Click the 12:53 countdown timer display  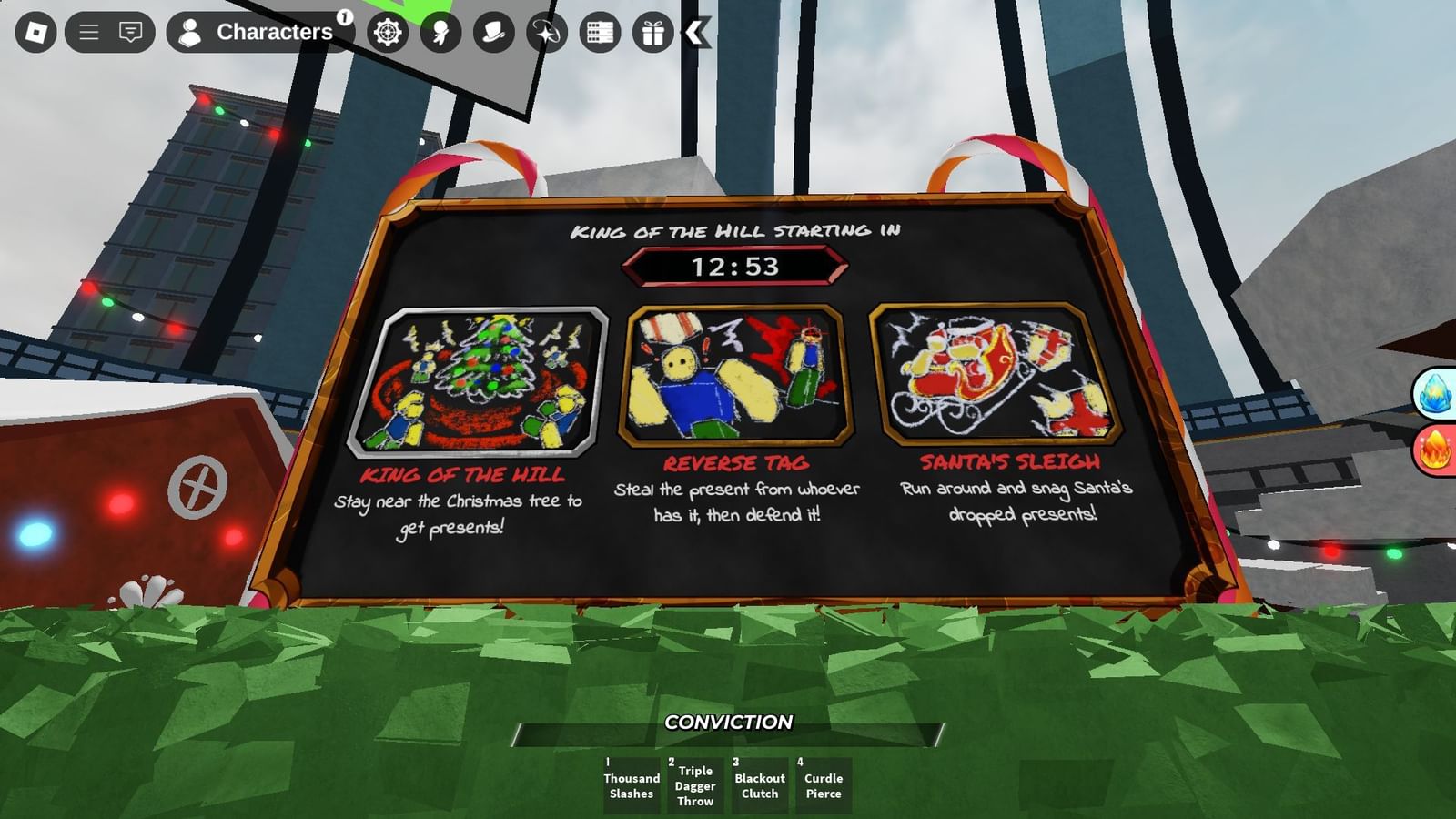click(737, 267)
